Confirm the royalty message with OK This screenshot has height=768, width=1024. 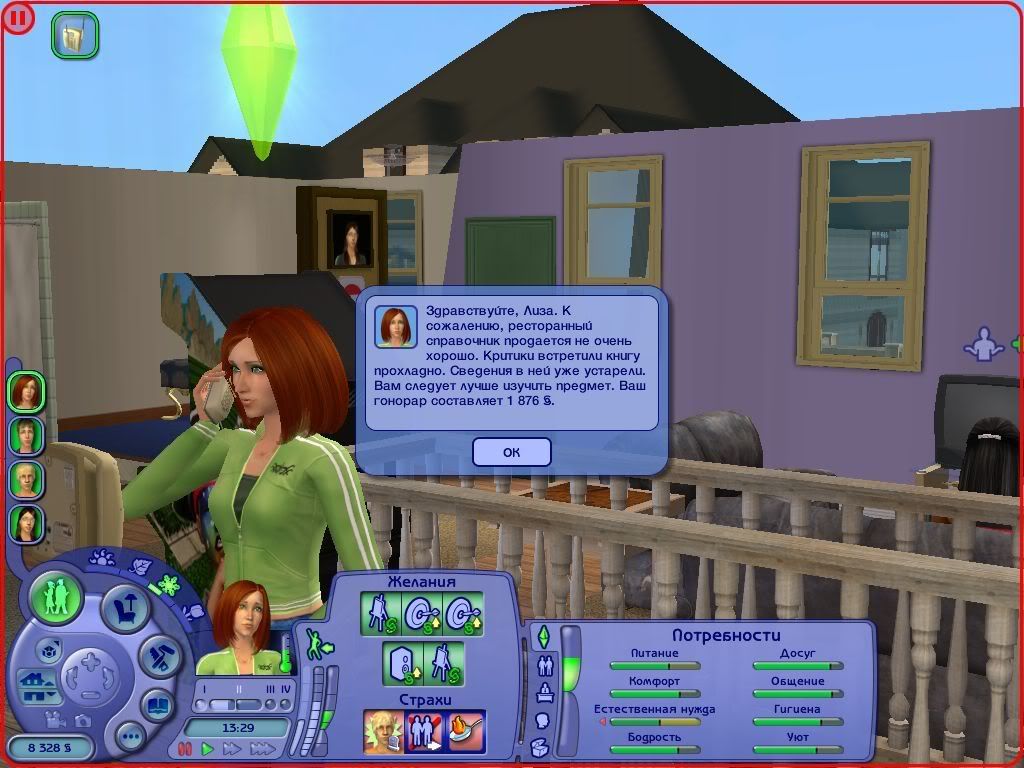pyautogui.click(x=511, y=452)
